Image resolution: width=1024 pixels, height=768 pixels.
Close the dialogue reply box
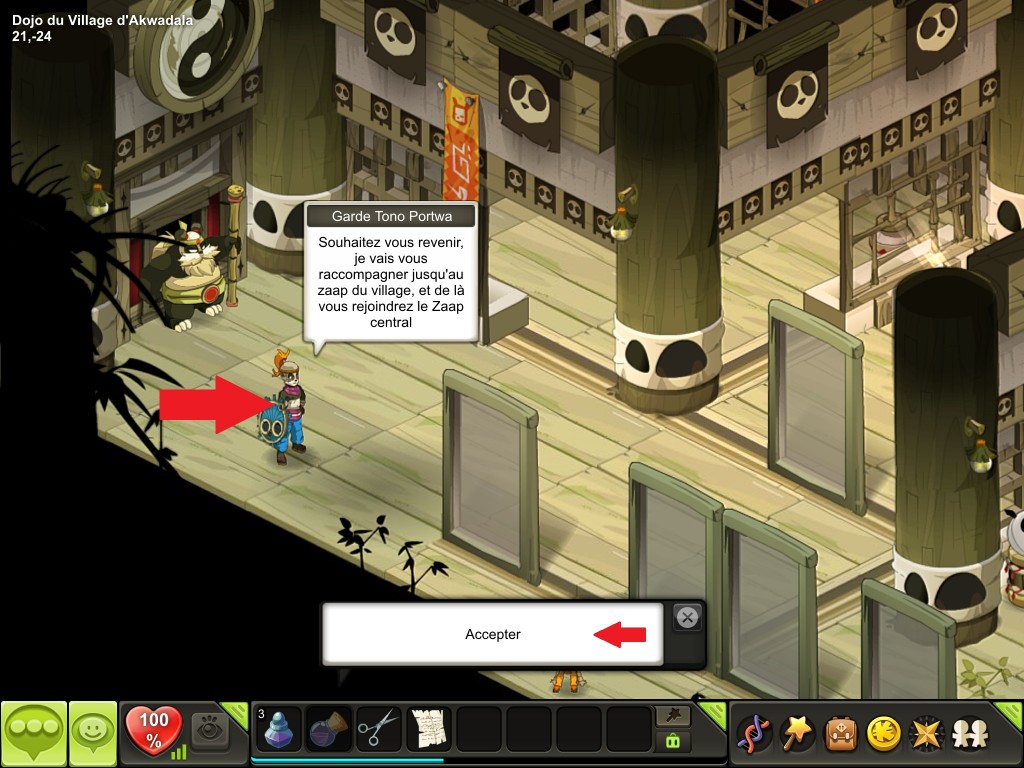click(x=687, y=618)
